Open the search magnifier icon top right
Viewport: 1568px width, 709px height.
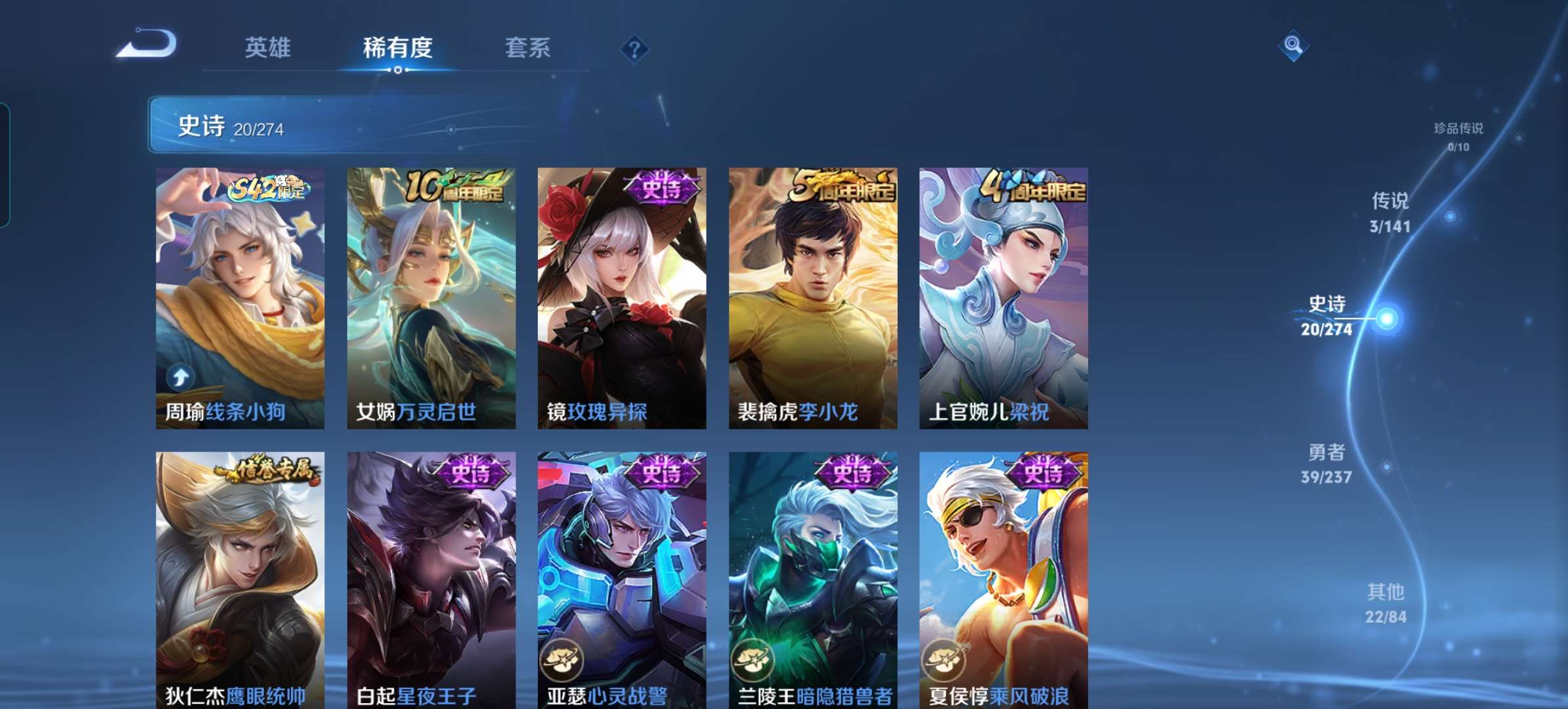click(1292, 47)
